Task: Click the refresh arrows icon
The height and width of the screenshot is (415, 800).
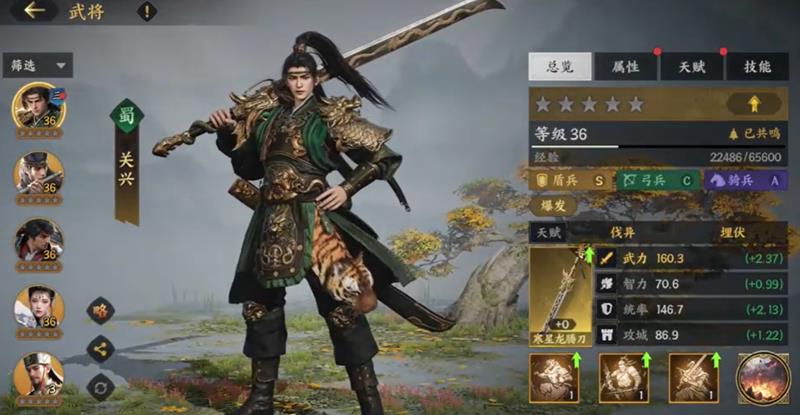Action: (100, 385)
